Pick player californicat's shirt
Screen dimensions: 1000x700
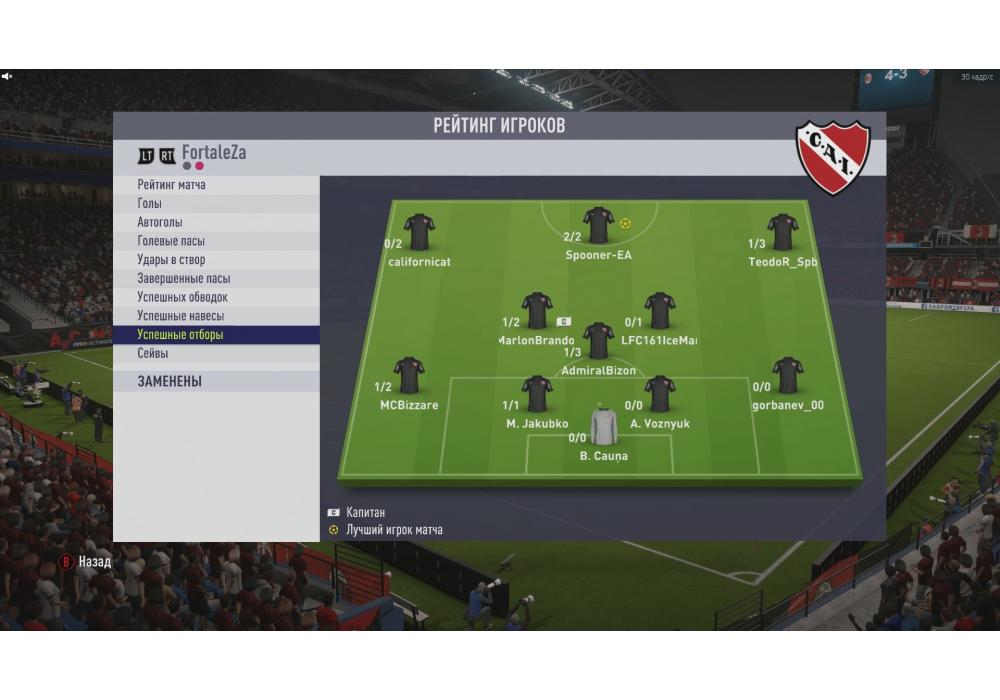tap(419, 232)
